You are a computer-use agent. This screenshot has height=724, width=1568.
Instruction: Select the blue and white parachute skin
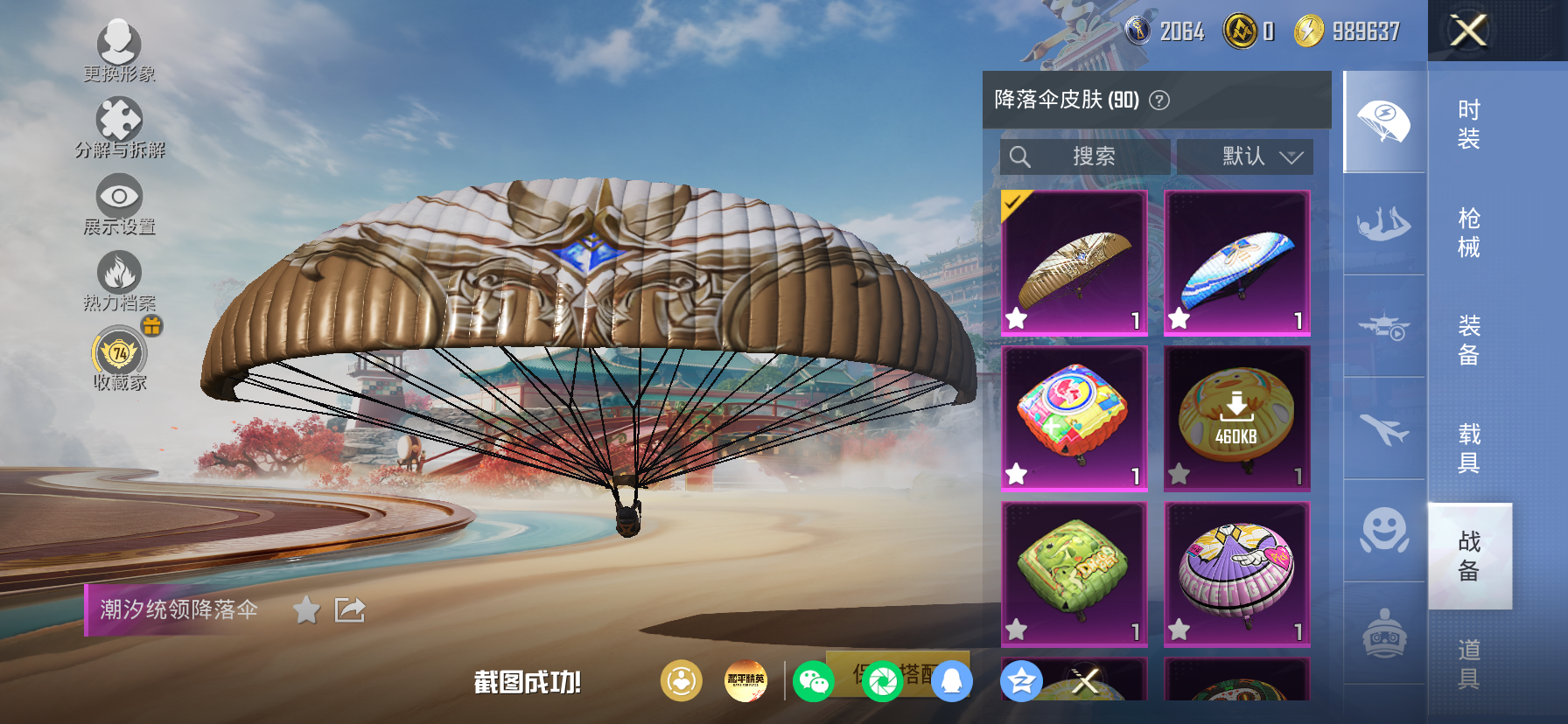coord(1236,263)
